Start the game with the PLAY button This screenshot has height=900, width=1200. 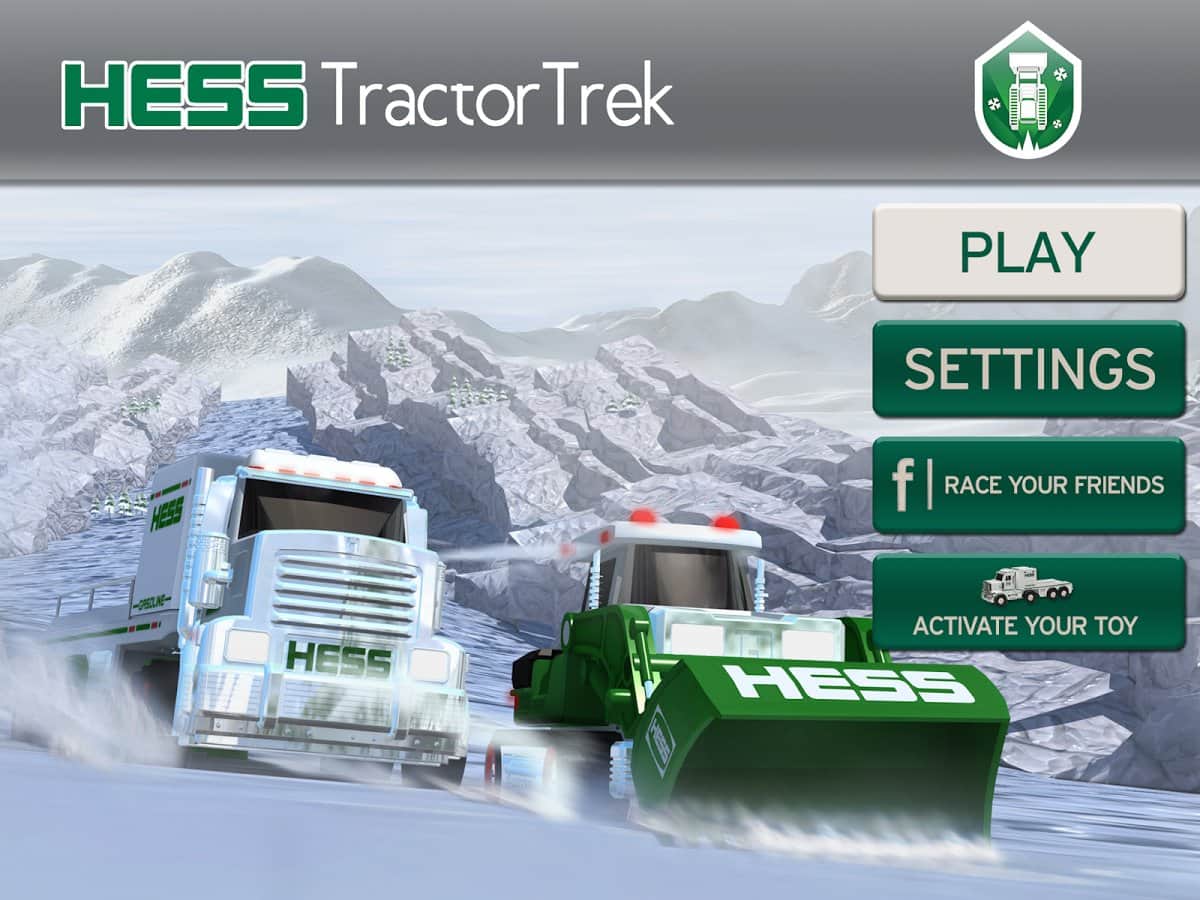pyautogui.click(x=1028, y=252)
